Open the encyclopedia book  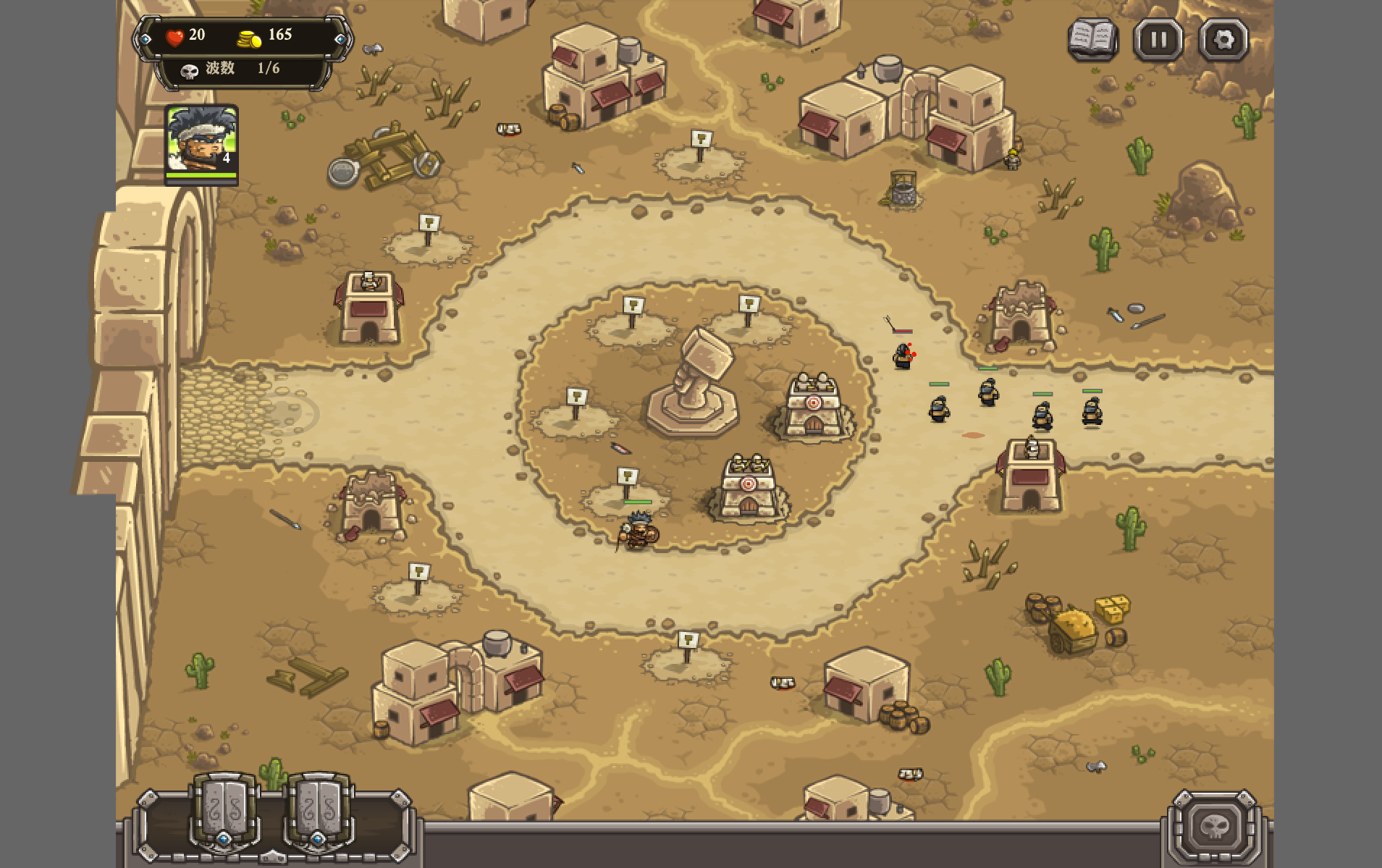point(1093,39)
